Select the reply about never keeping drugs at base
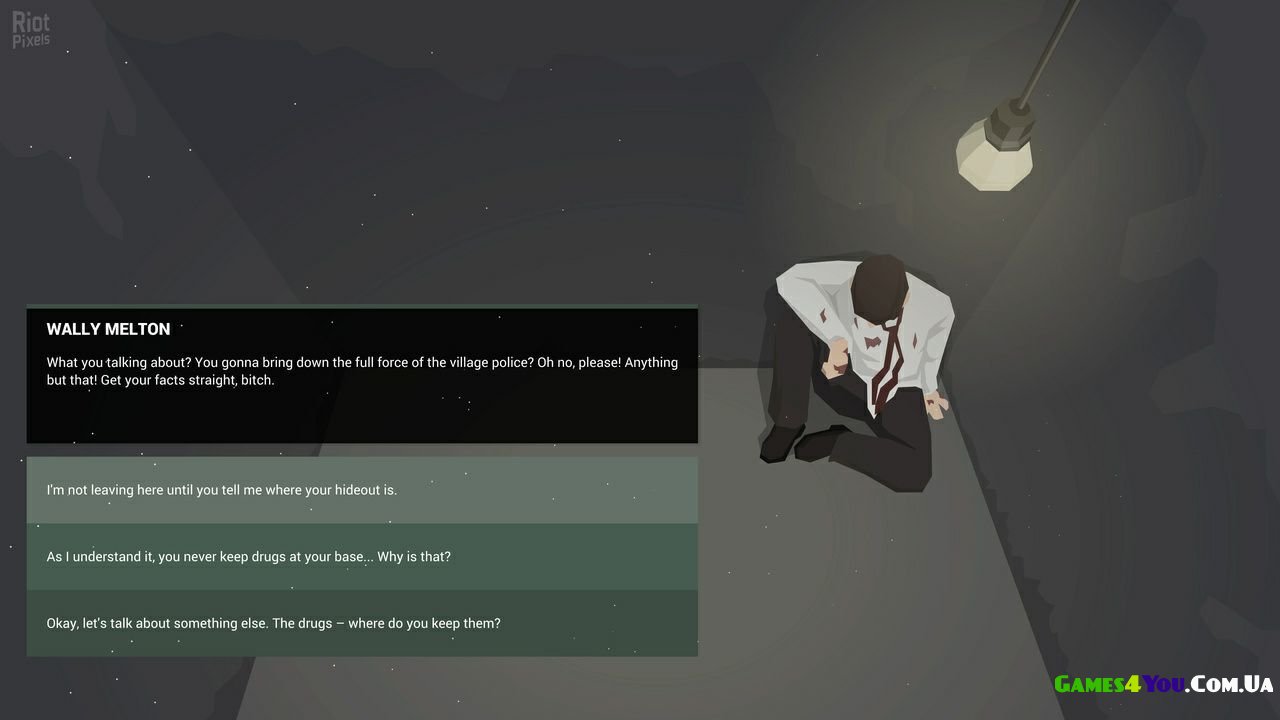 coord(361,557)
